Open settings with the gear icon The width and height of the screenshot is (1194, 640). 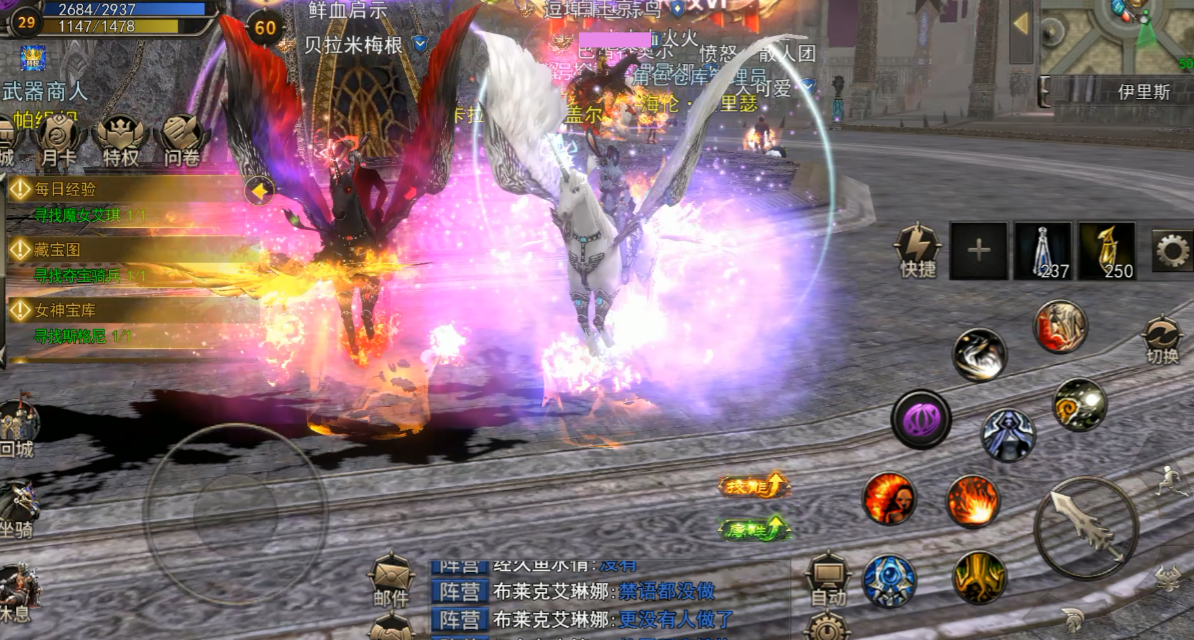click(1172, 250)
